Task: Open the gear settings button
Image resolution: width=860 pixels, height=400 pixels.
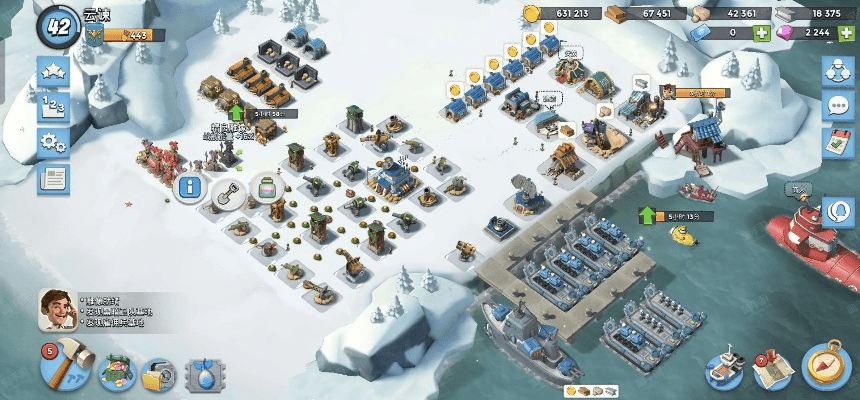Action: click(52, 143)
